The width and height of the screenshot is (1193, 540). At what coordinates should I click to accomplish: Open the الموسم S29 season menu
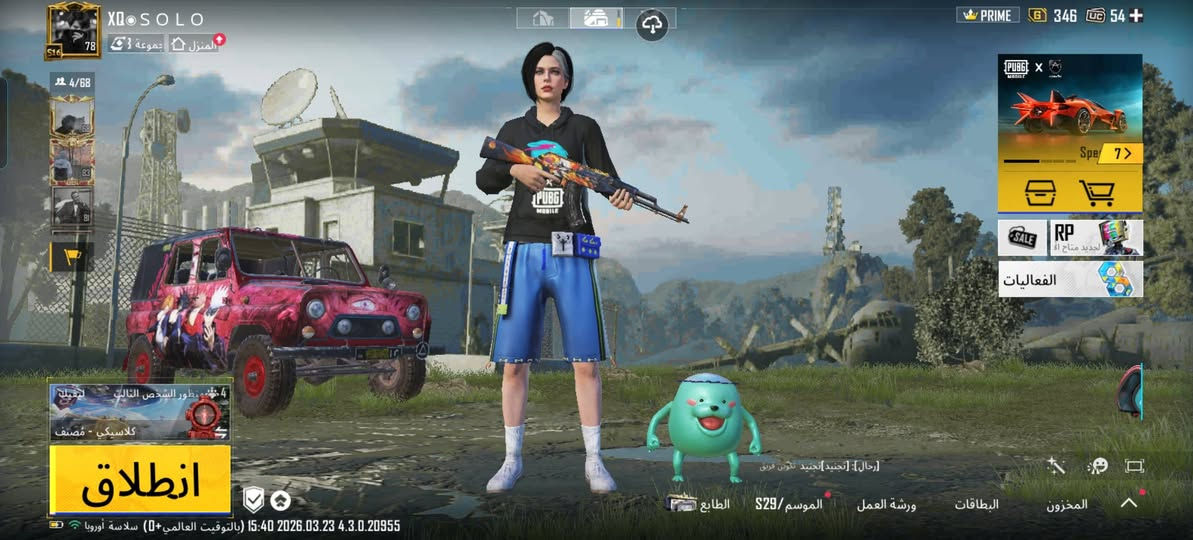pos(788,504)
